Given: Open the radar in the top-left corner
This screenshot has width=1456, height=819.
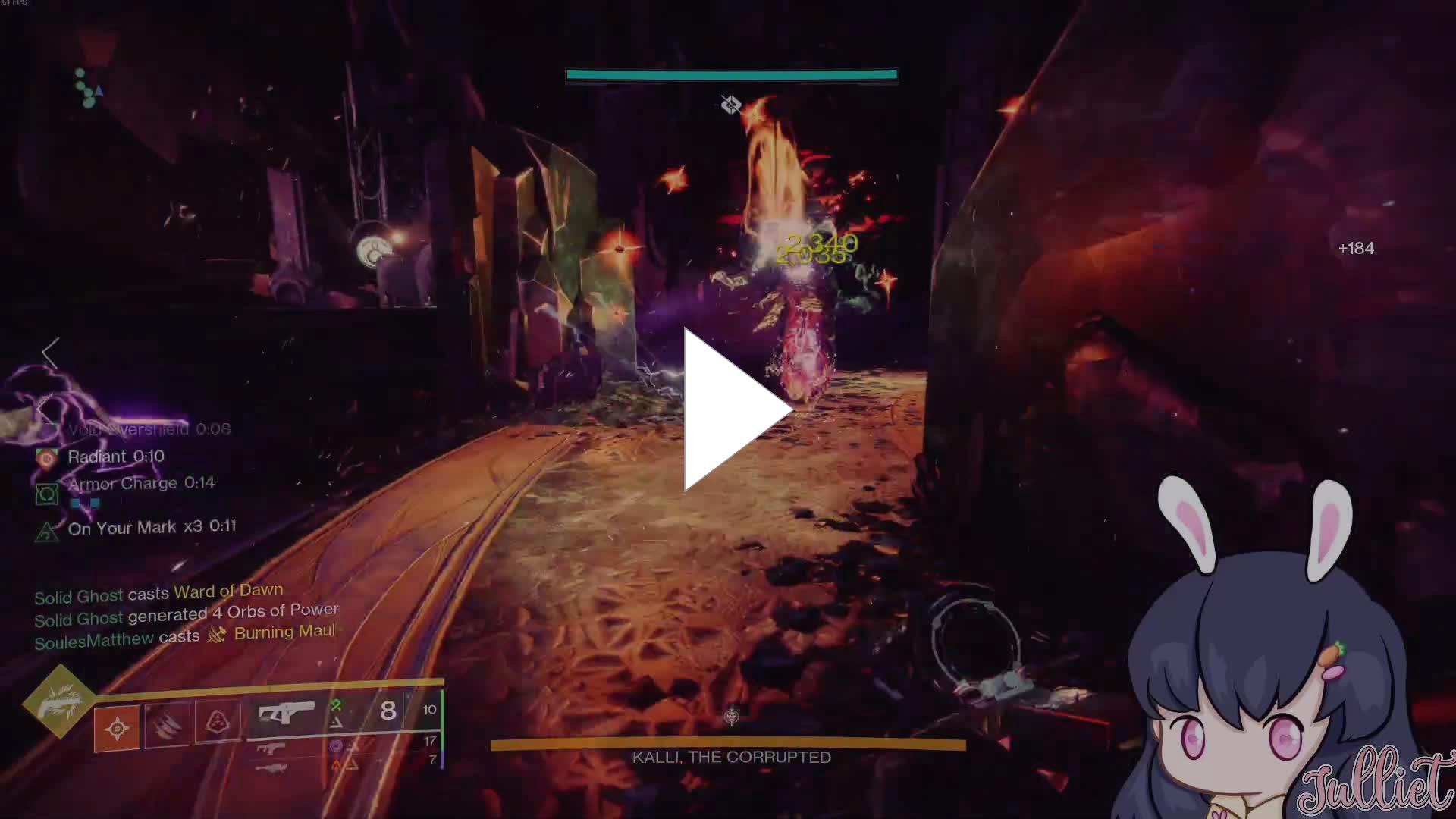Looking at the screenshot, I should click(88, 89).
